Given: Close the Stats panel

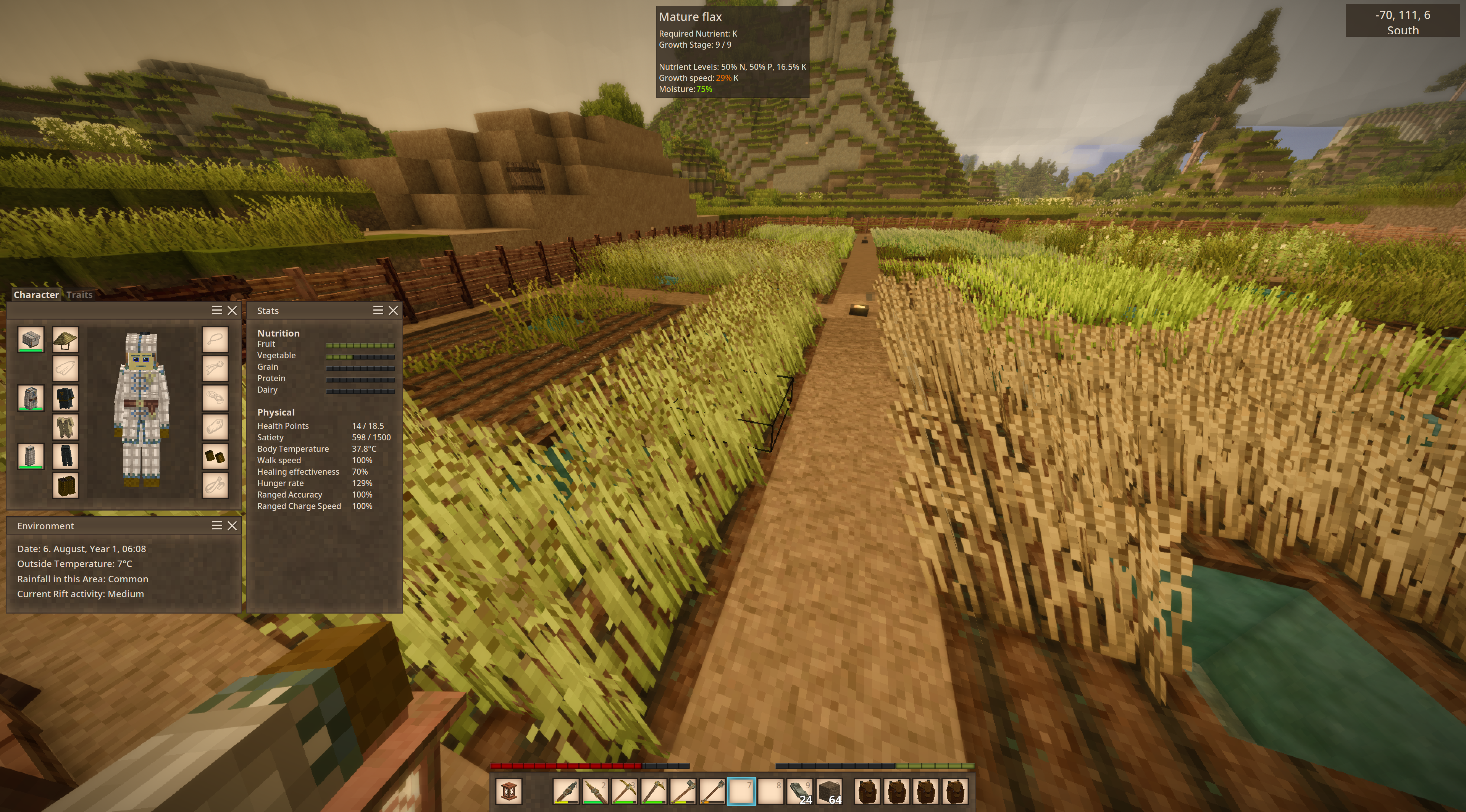Looking at the screenshot, I should (x=393, y=311).
